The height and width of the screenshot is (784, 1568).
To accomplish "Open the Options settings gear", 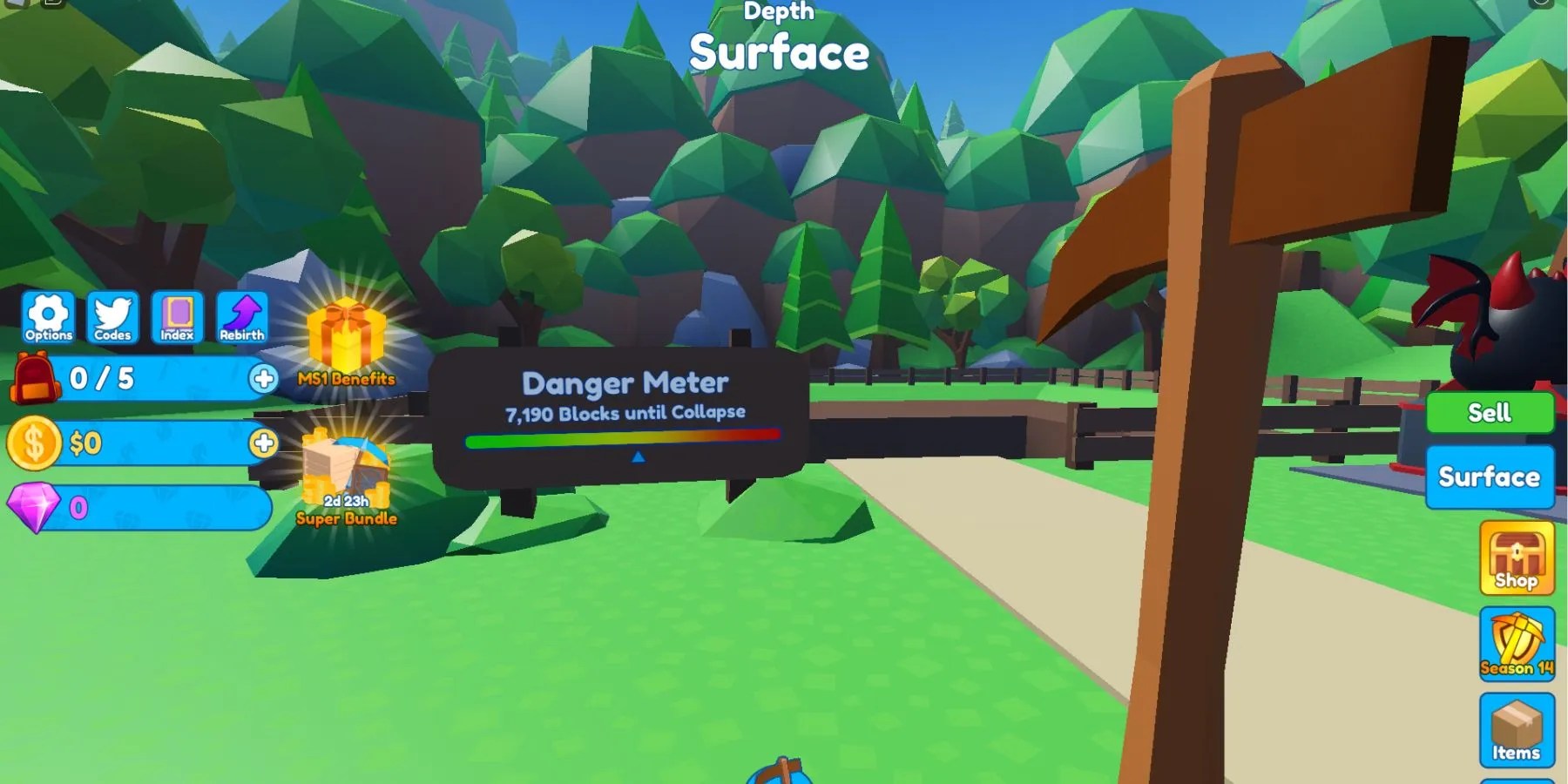I will [x=48, y=316].
